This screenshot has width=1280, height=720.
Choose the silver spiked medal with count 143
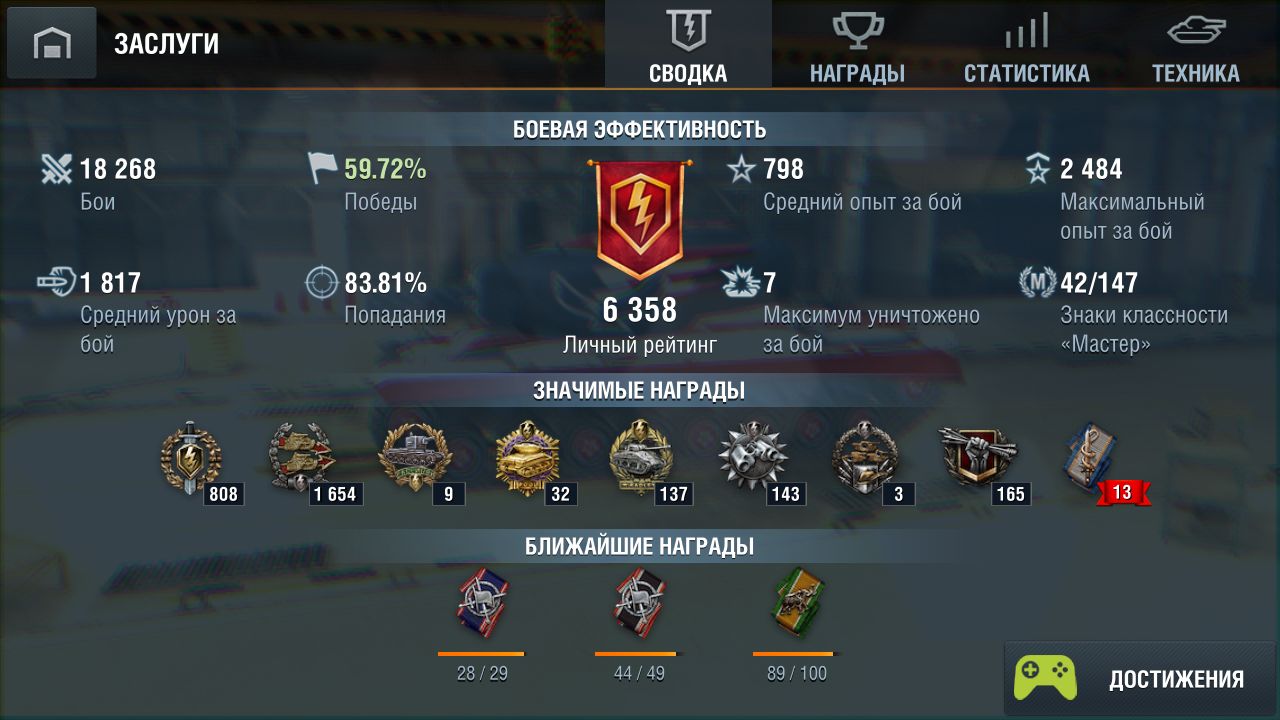(753, 460)
